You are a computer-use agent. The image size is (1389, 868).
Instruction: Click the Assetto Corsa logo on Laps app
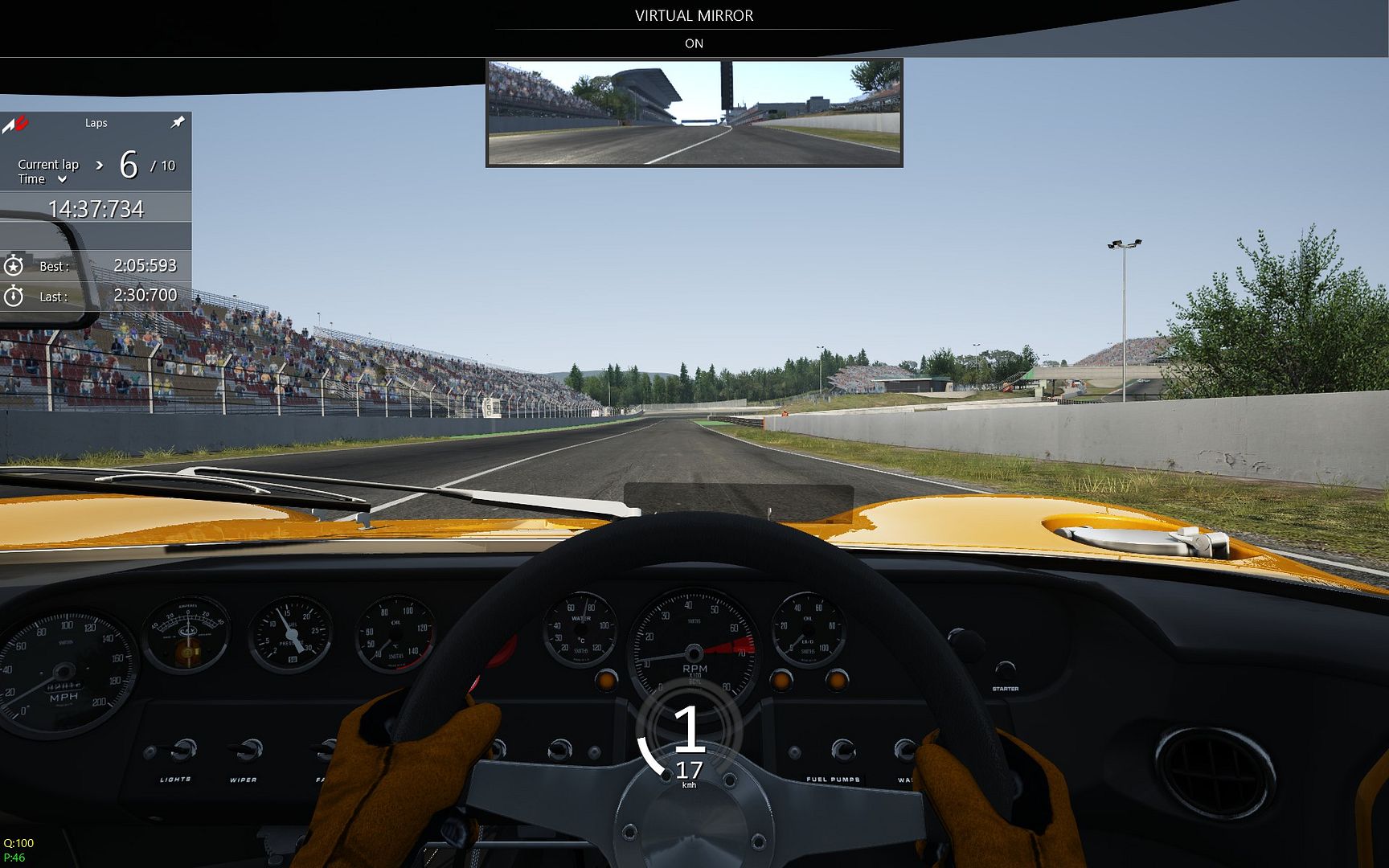(15, 124)
